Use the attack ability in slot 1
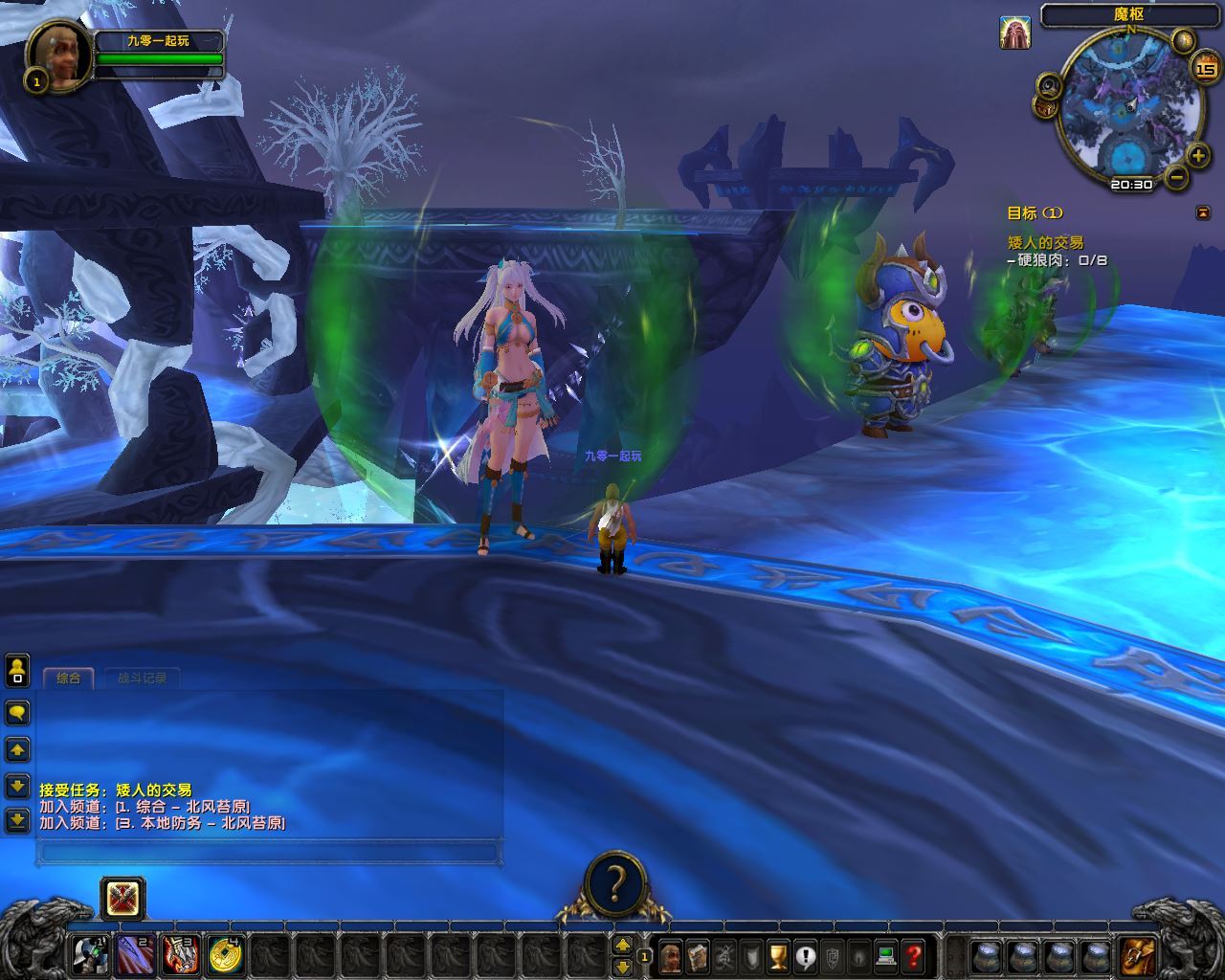The image size is (1225, 980). coord(92,953)
